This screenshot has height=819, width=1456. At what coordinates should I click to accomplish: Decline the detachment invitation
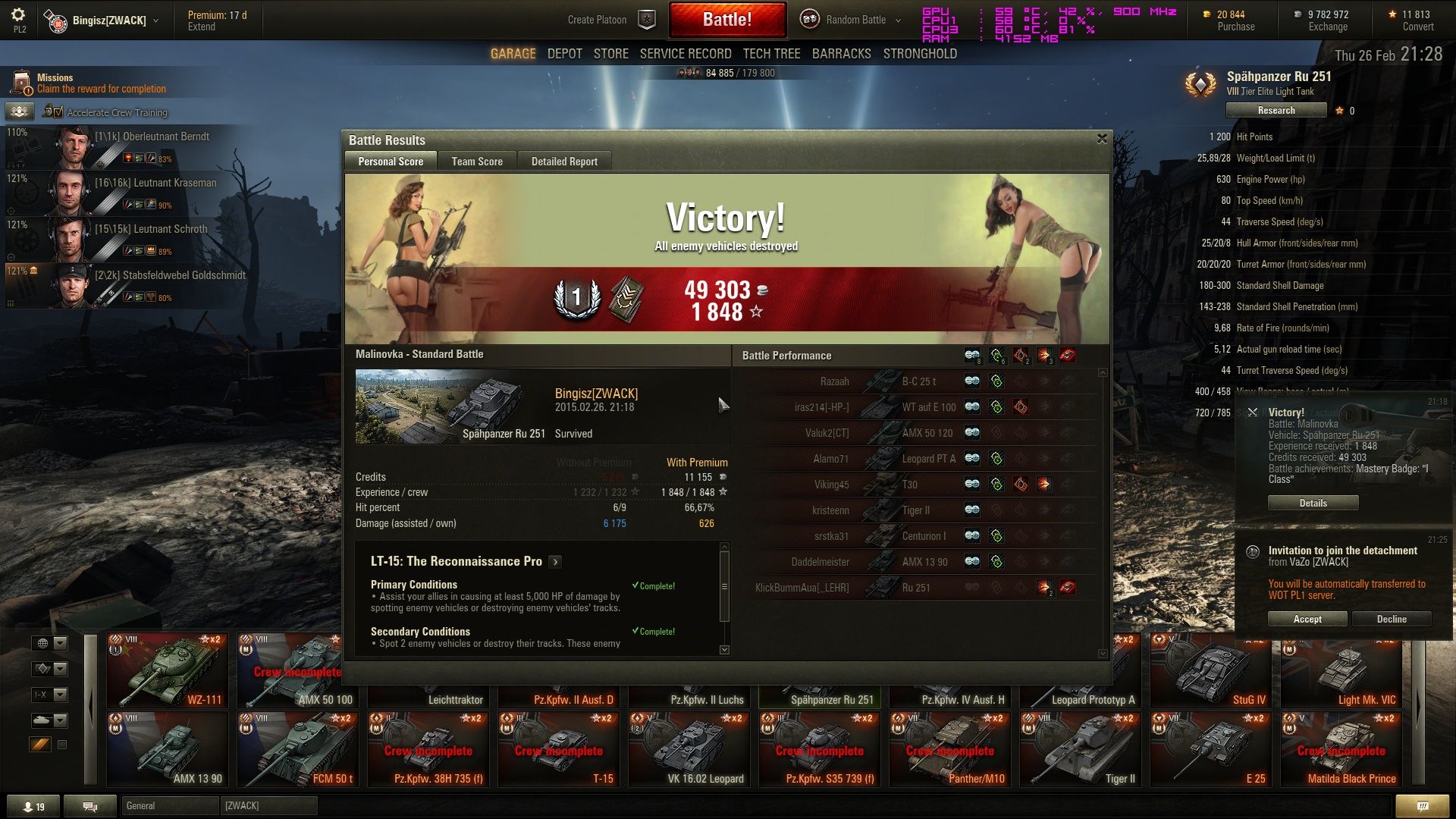[1391, 620]
